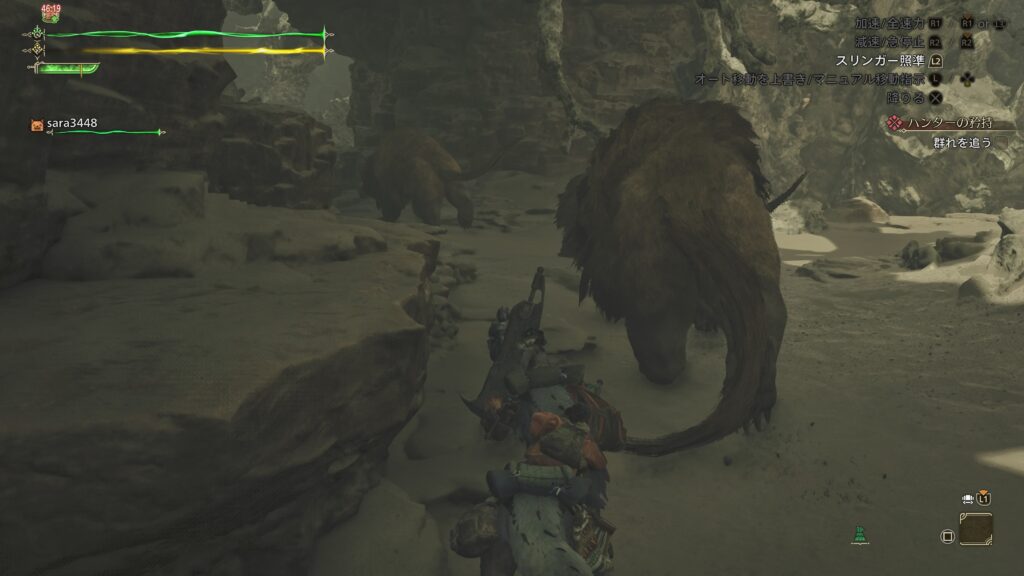Select the 群れを追う objective line
Image resolution: width=1024 pixels, height=576 pixels.
pos(962,143)
